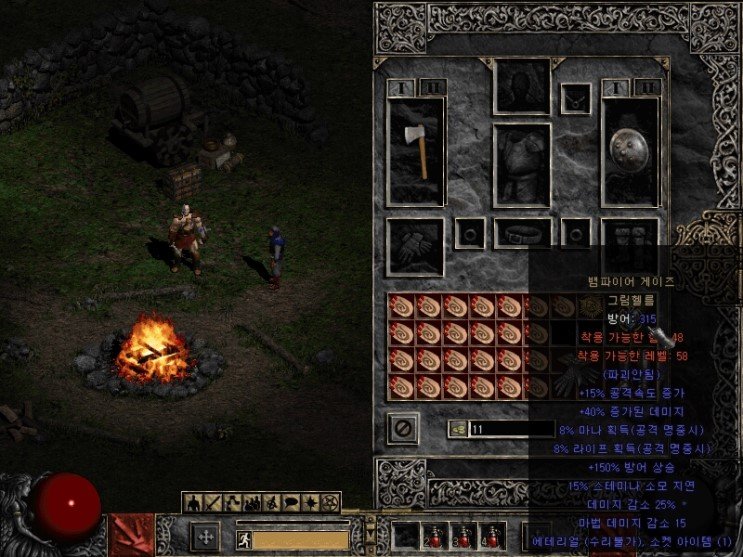Open the message log speech bubble icon
Viewport: 743px width, 557px height.
(293, 501)
